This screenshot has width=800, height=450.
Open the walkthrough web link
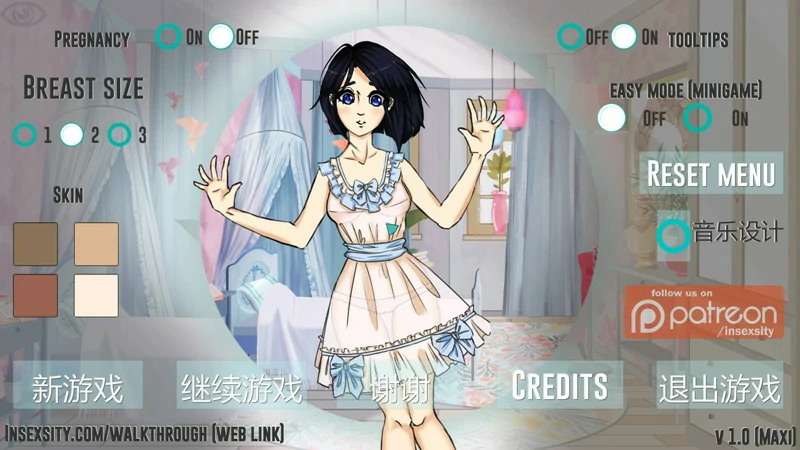tap(145, 434)
